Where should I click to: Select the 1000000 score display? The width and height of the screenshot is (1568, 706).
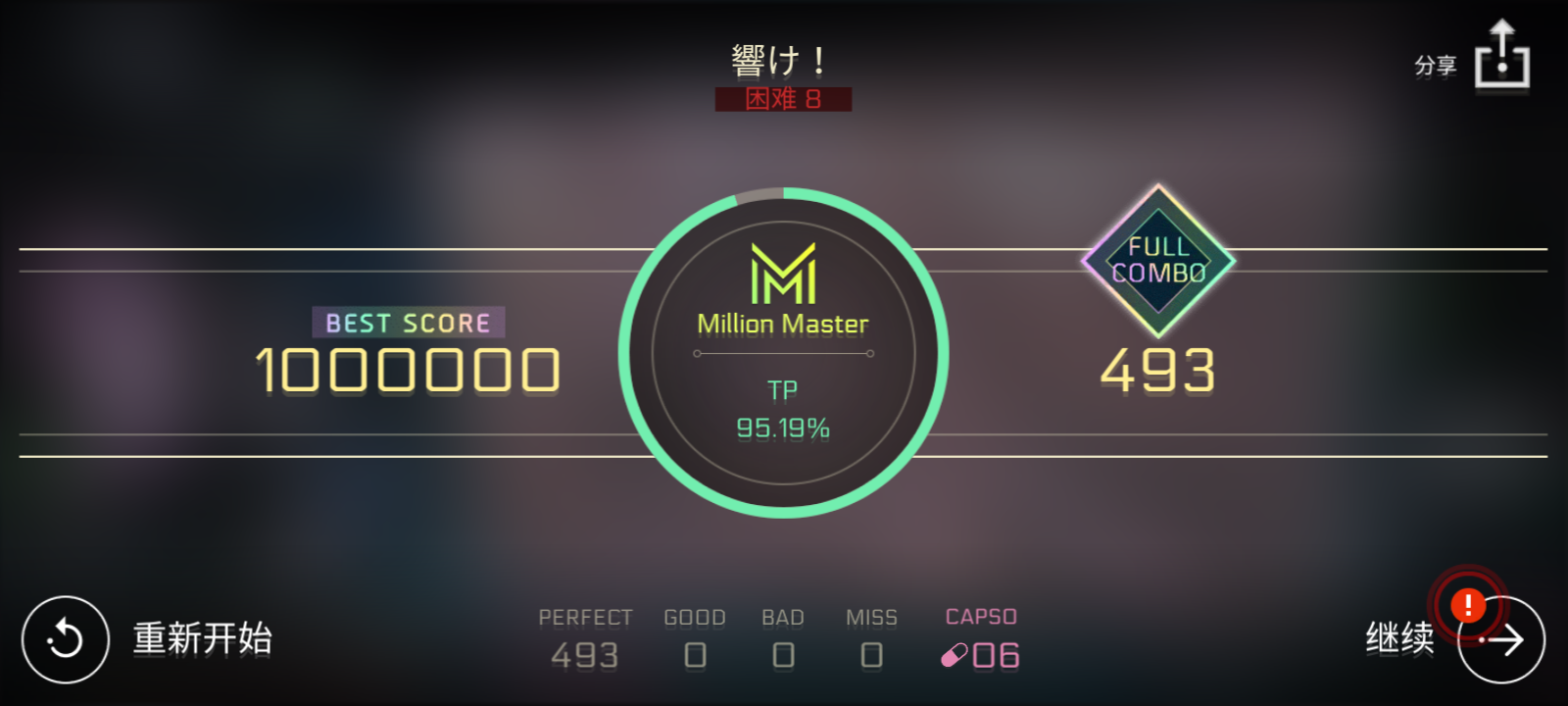coord(407,370)
